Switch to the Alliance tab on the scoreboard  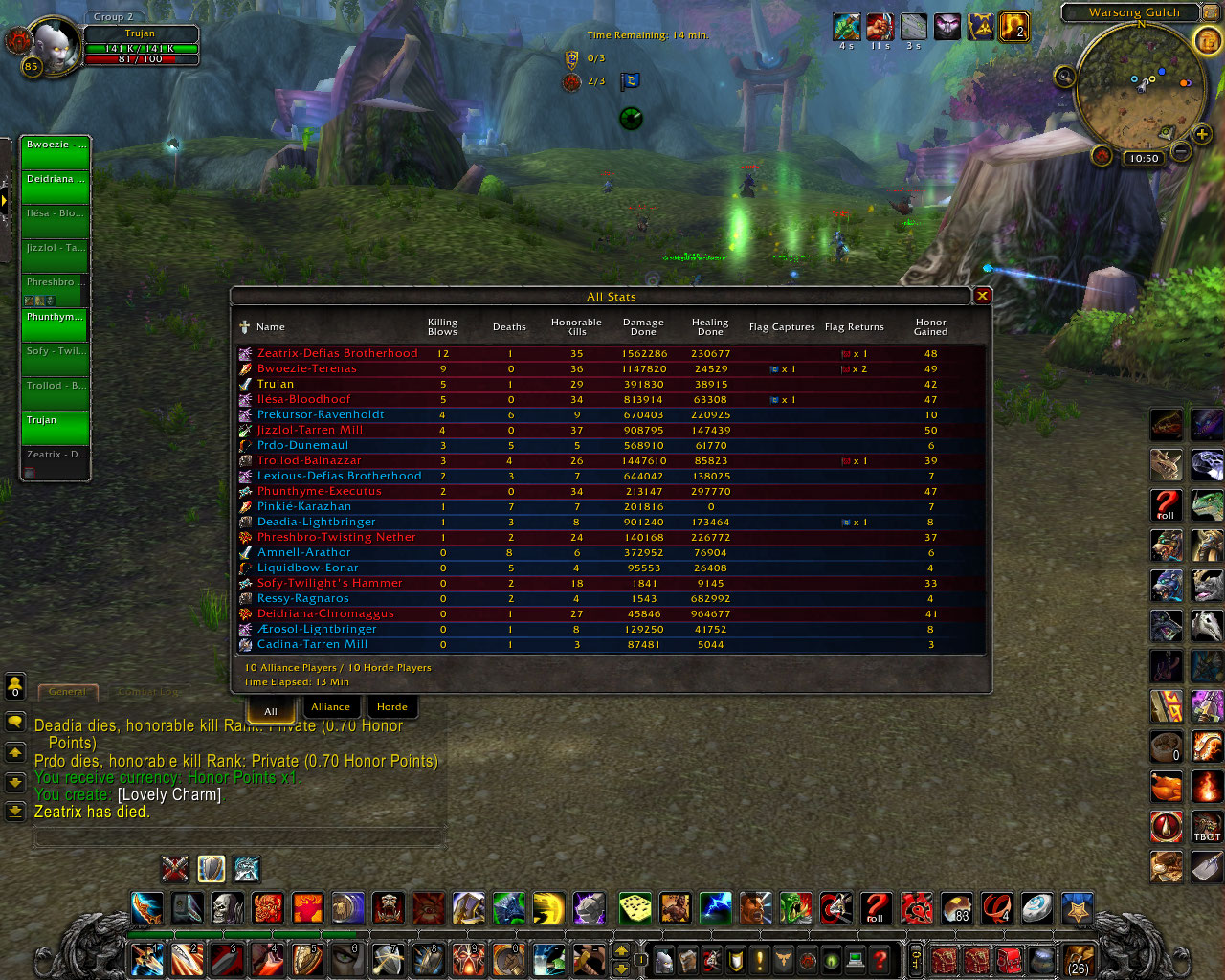tap(332, 706)
